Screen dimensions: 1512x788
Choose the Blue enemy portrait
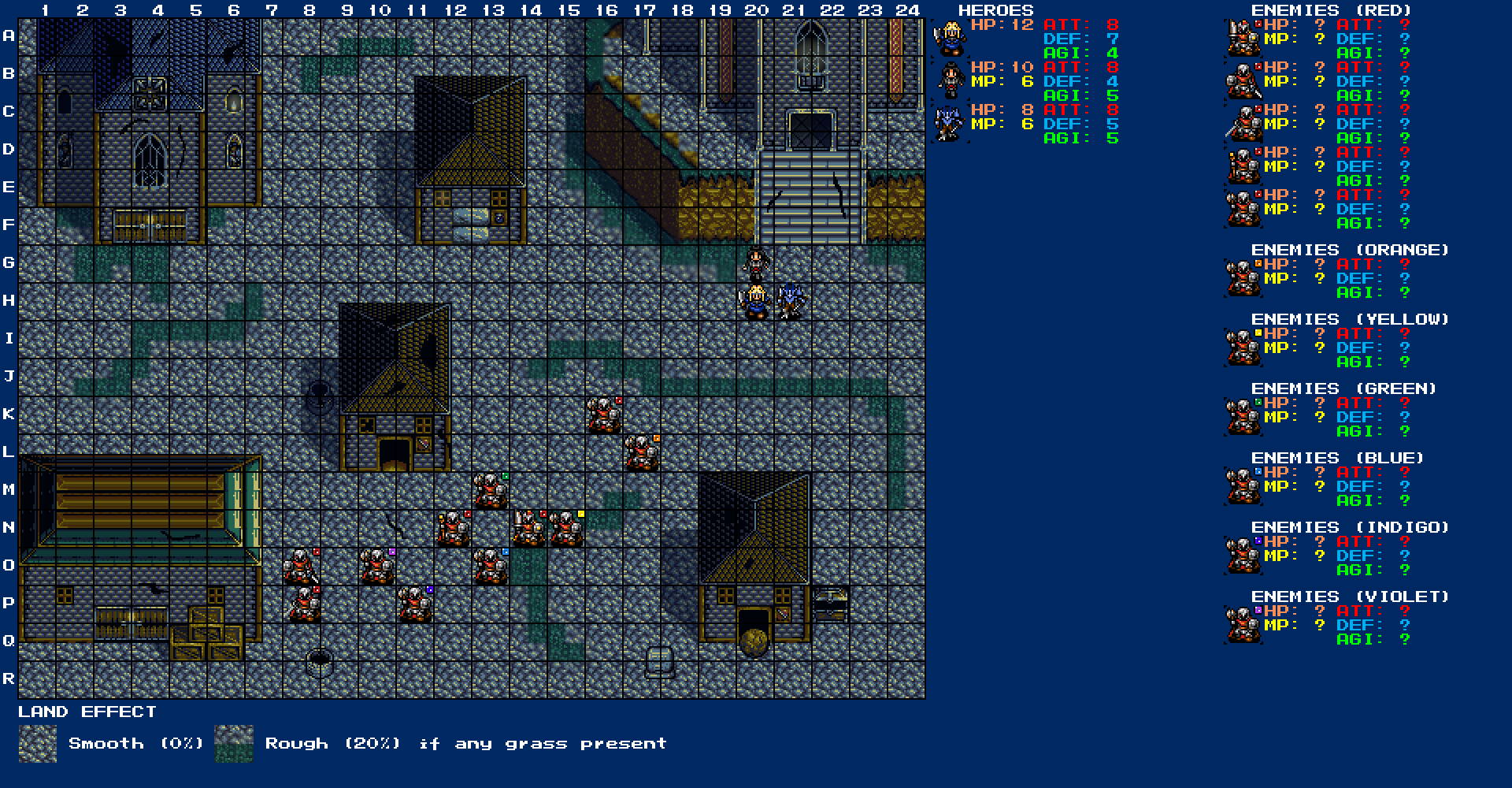[1243, 486]
